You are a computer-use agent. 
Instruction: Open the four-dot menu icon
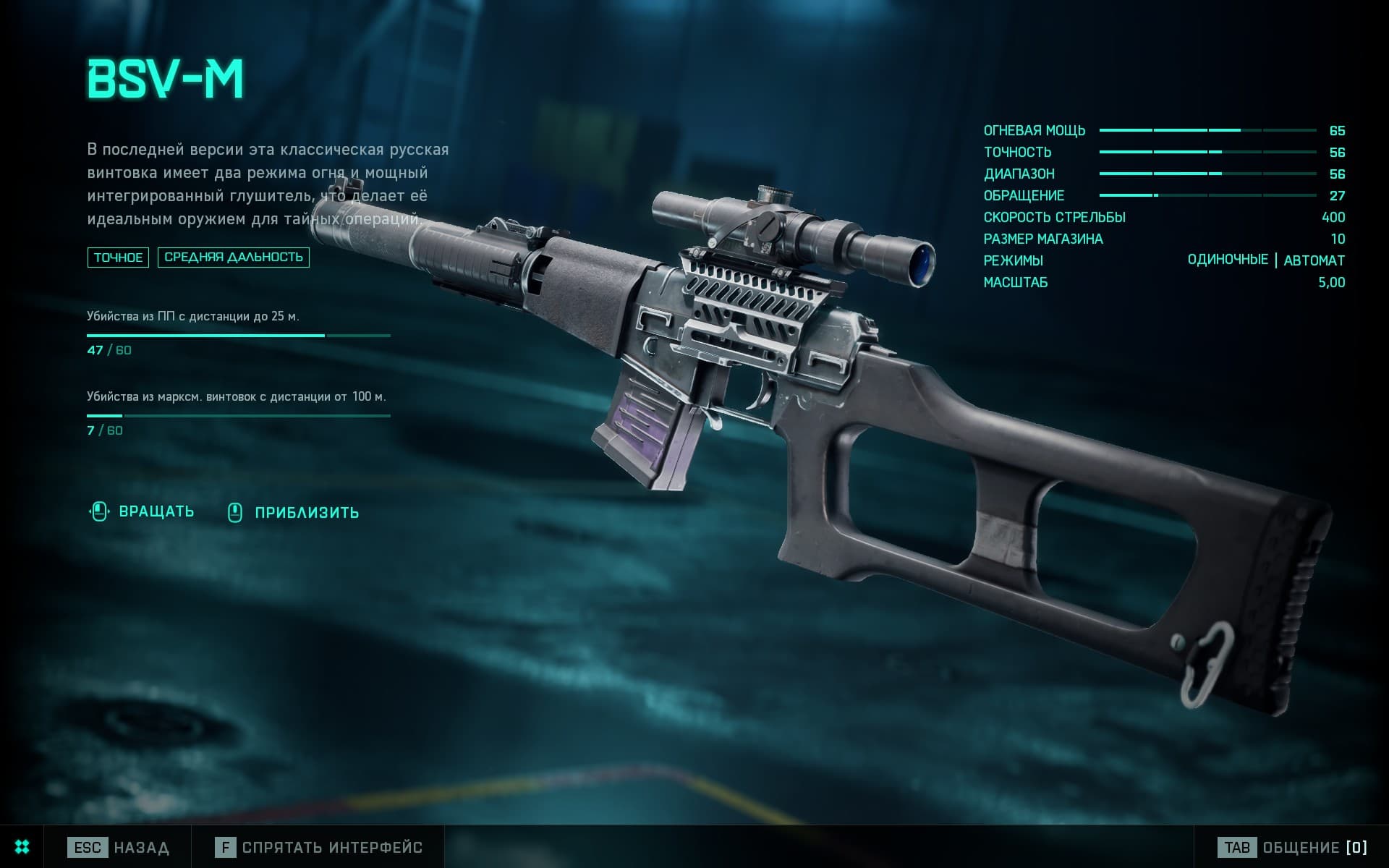[x=22, y=847]
